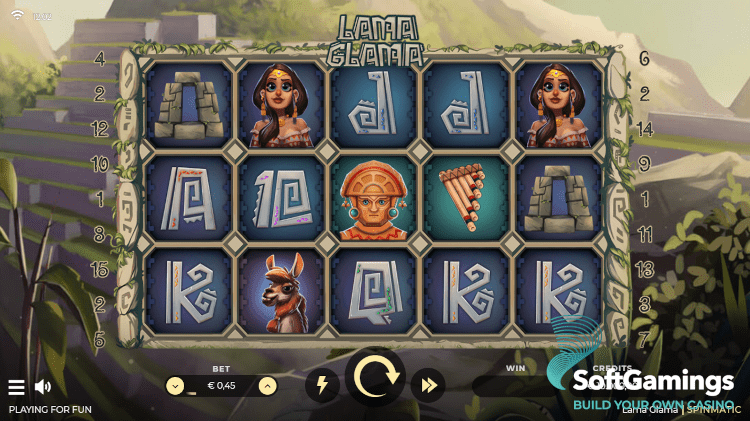Start autoplay with the double-arrow button
The image size is (750, 421).
point(429,385)
